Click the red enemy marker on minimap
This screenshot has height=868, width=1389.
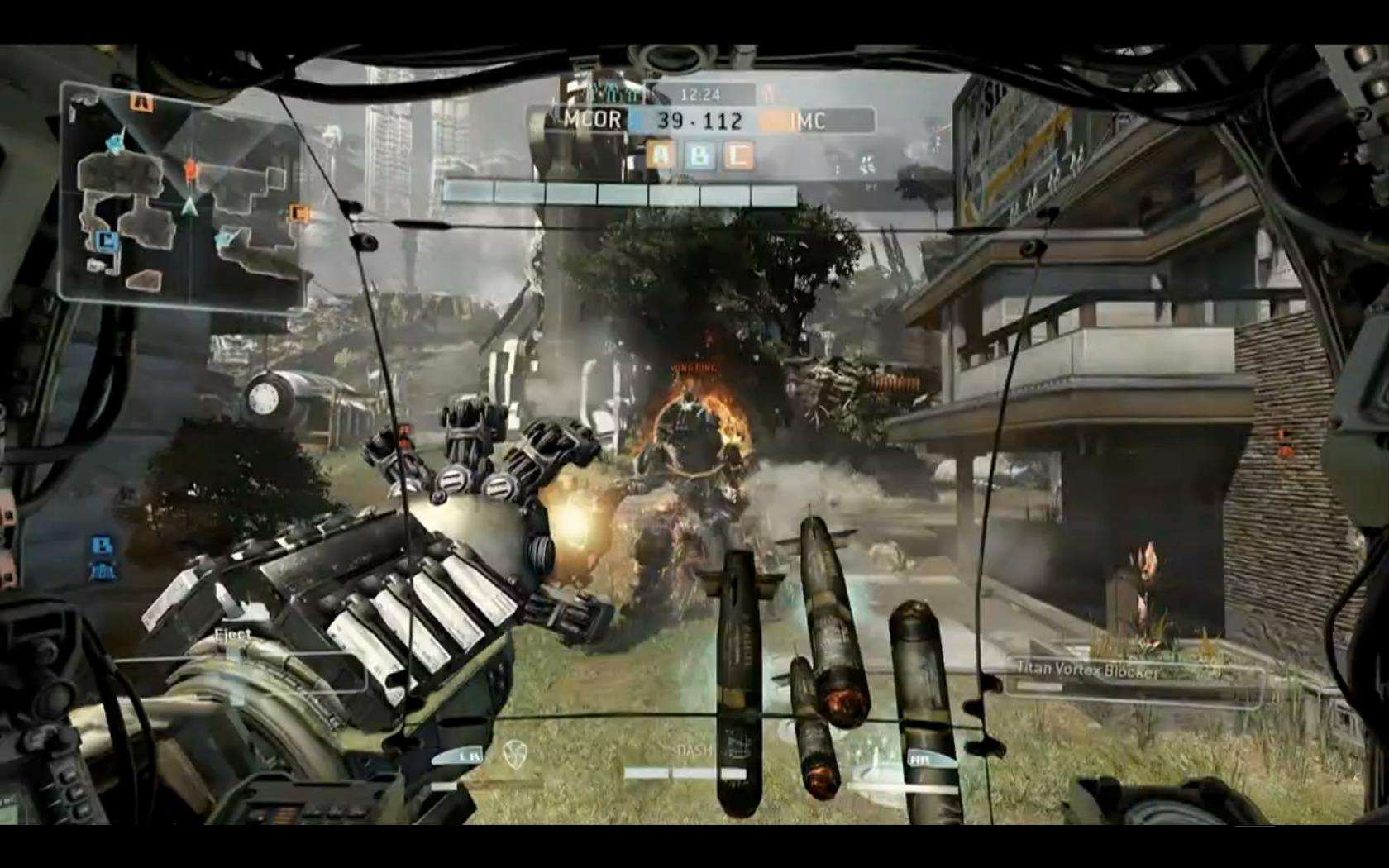click(x=191, y=169)
